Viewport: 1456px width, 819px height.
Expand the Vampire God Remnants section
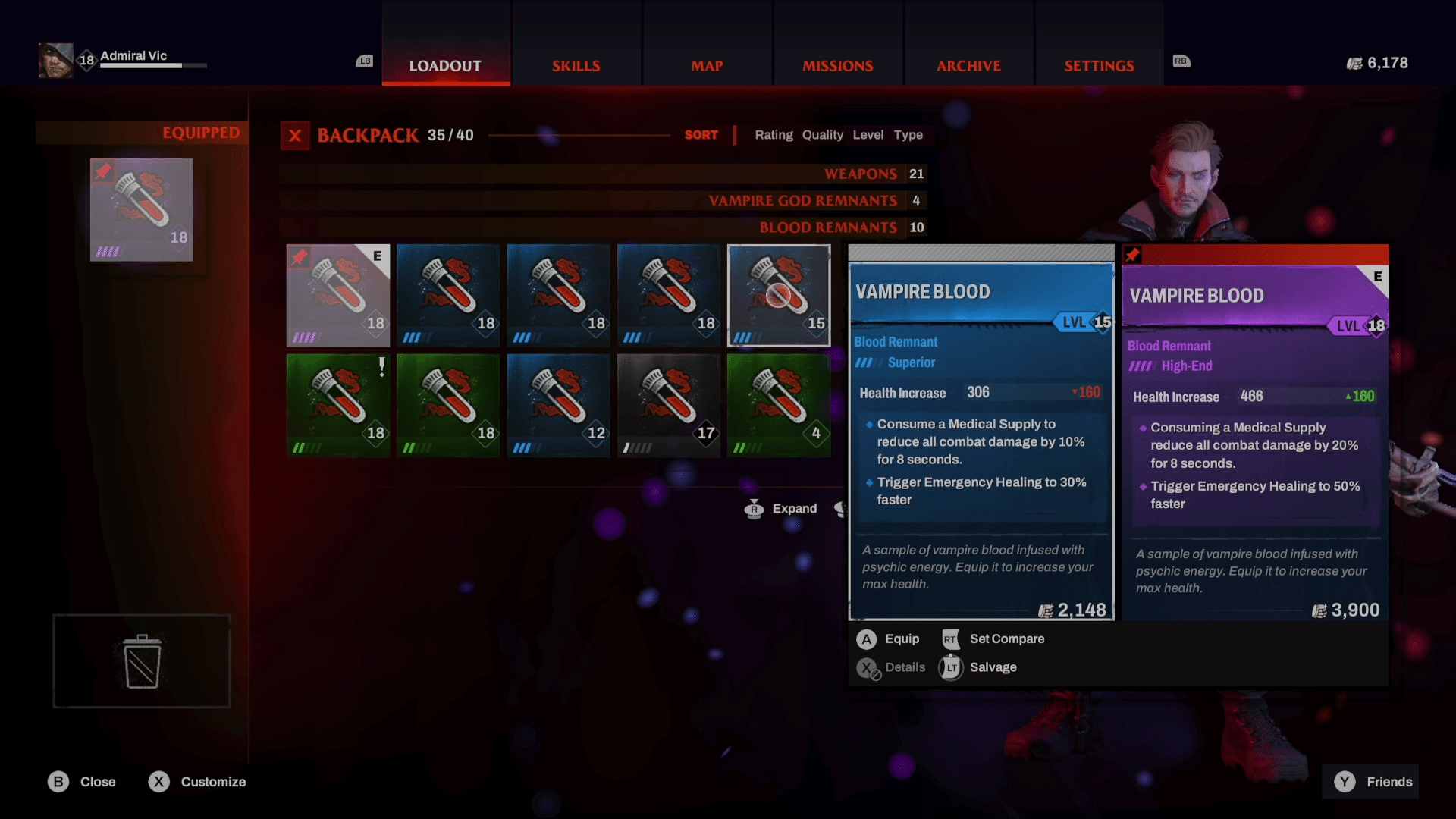click(802, 200)
